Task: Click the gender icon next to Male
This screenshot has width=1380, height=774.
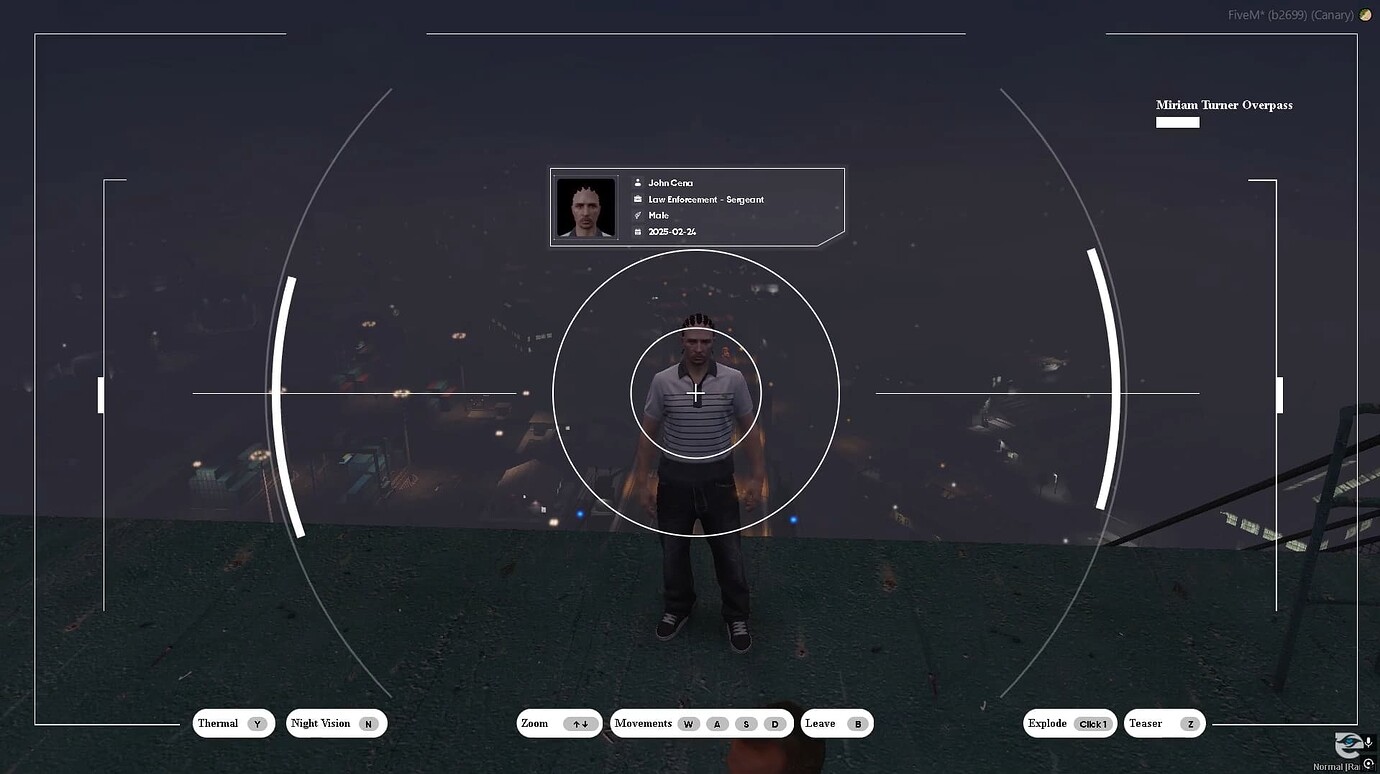Action: 637,215
